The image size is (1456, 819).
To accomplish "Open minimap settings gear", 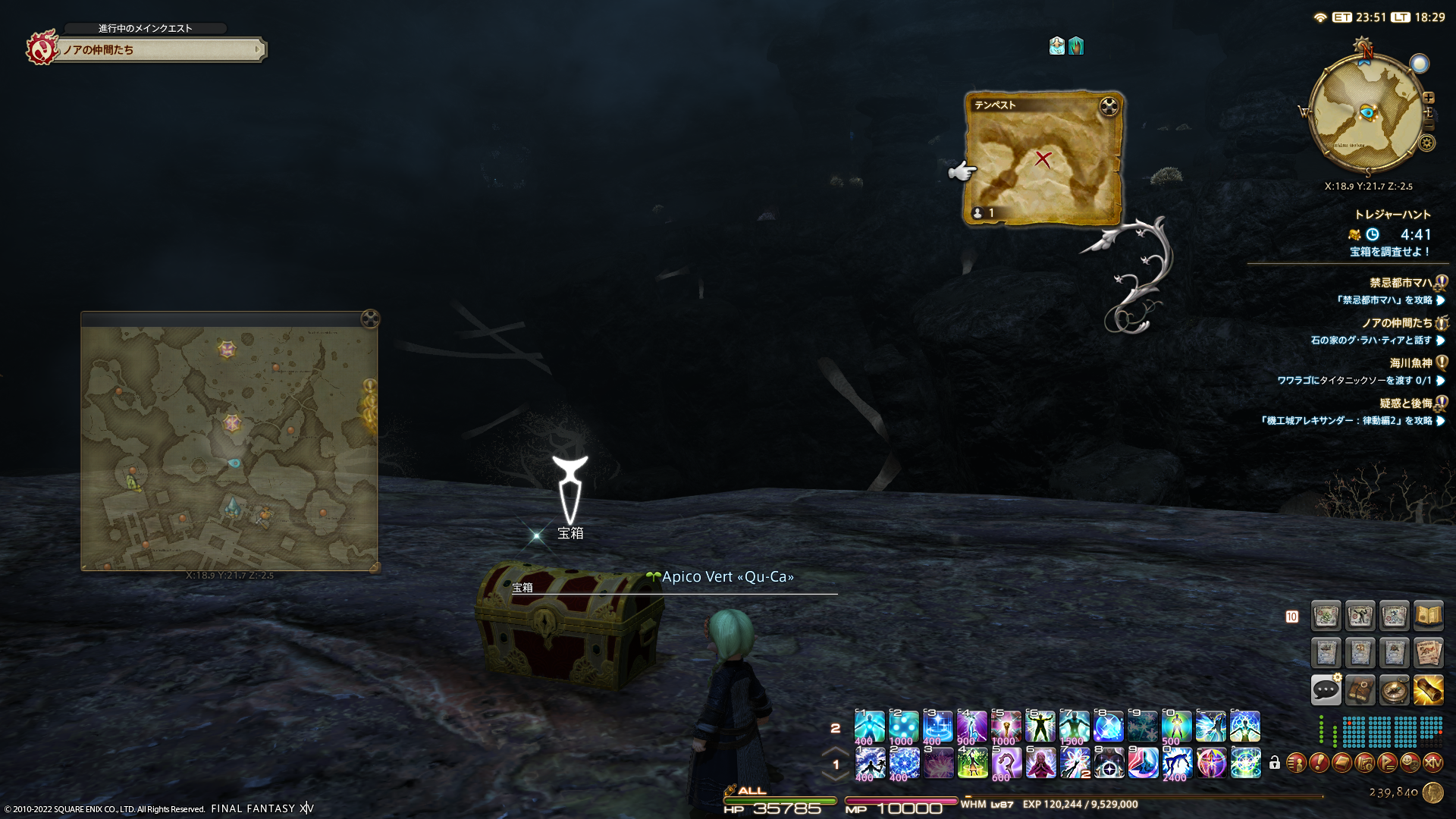I will coord(1427,143).
